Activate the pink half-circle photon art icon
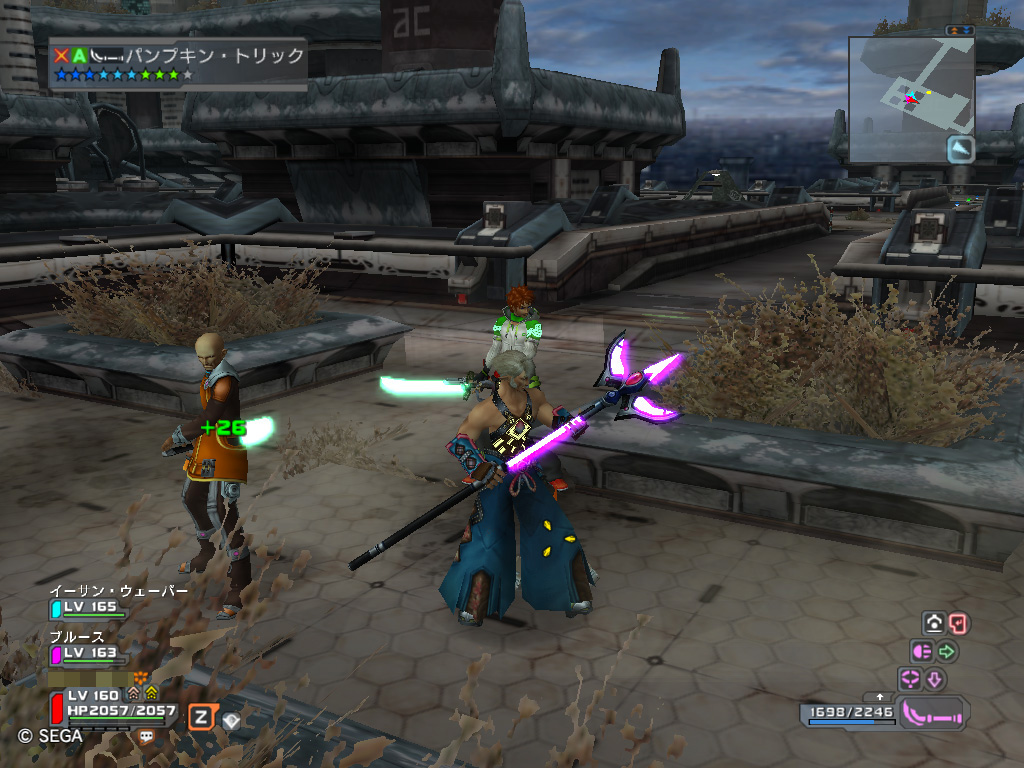This screenshot has height=768, width=1024. pyautogui.click(x=921, y=652)
